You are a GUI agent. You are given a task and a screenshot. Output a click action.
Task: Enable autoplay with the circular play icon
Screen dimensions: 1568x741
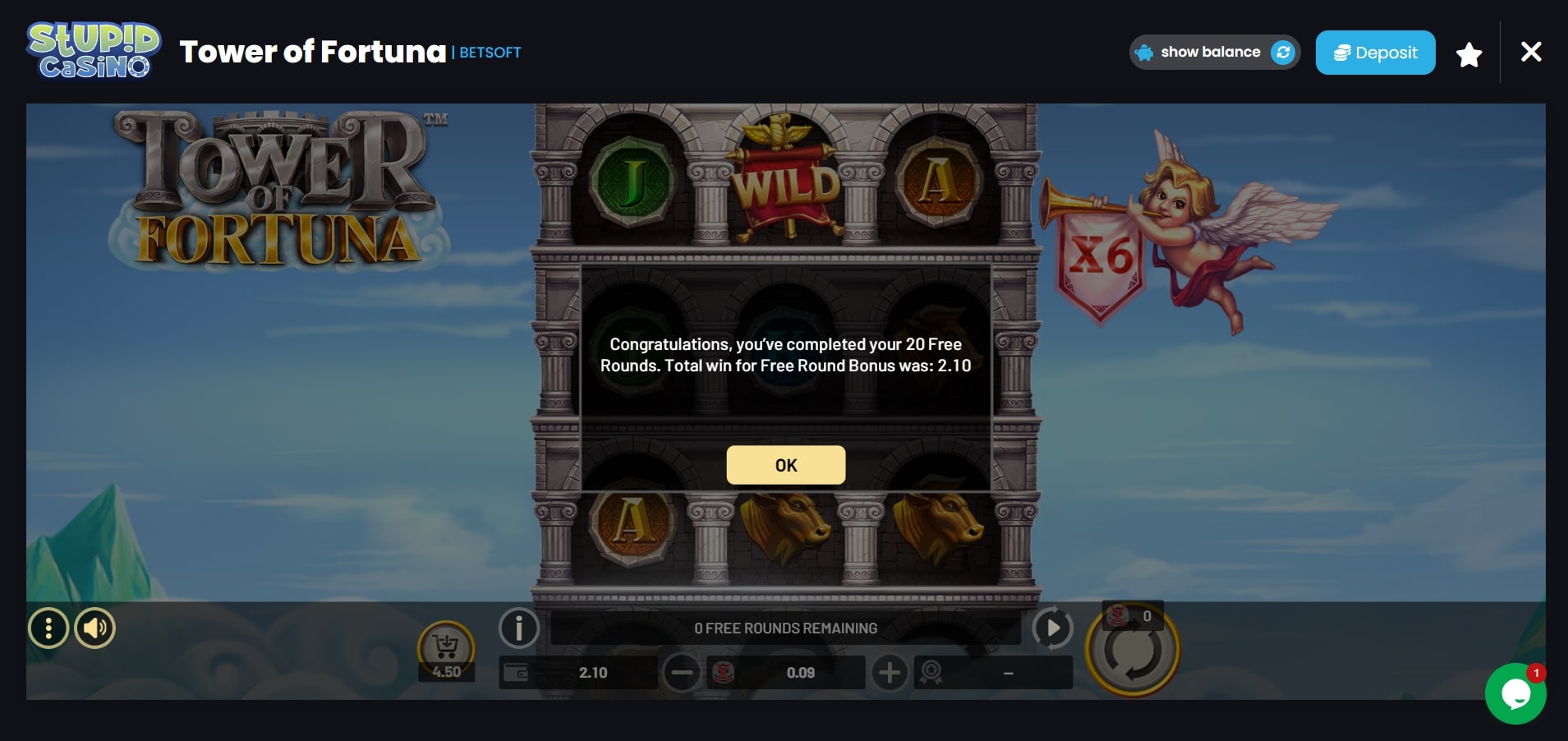click(1052, 628)
